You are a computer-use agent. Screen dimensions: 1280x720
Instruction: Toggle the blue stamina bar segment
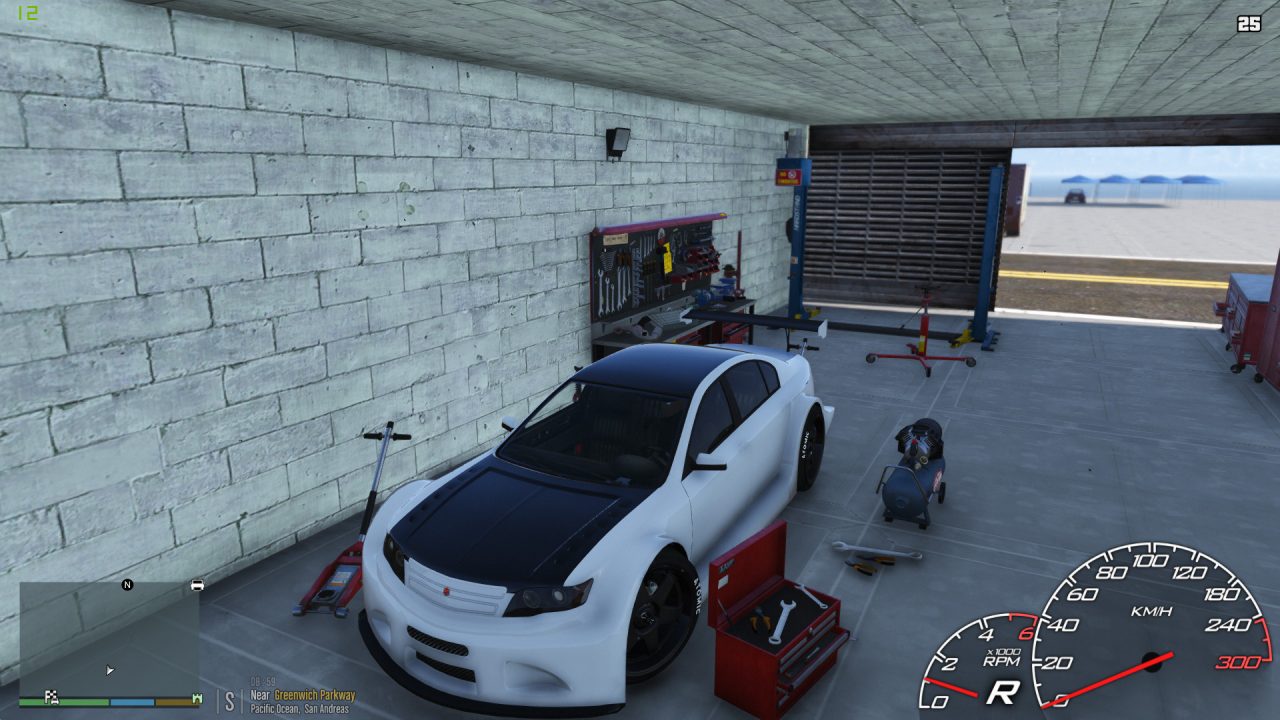132,700
